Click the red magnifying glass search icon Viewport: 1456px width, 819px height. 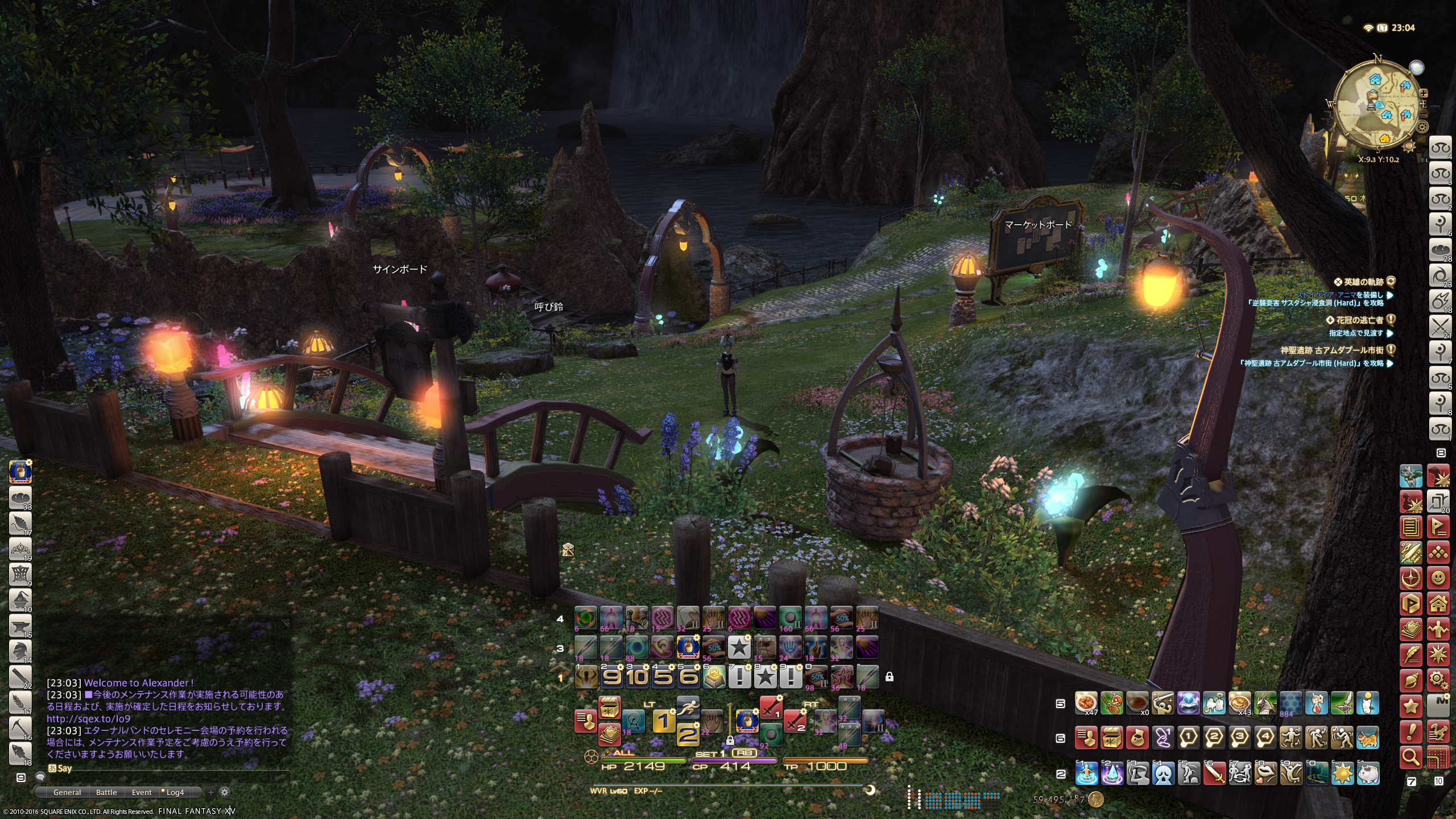point(1411,757)
